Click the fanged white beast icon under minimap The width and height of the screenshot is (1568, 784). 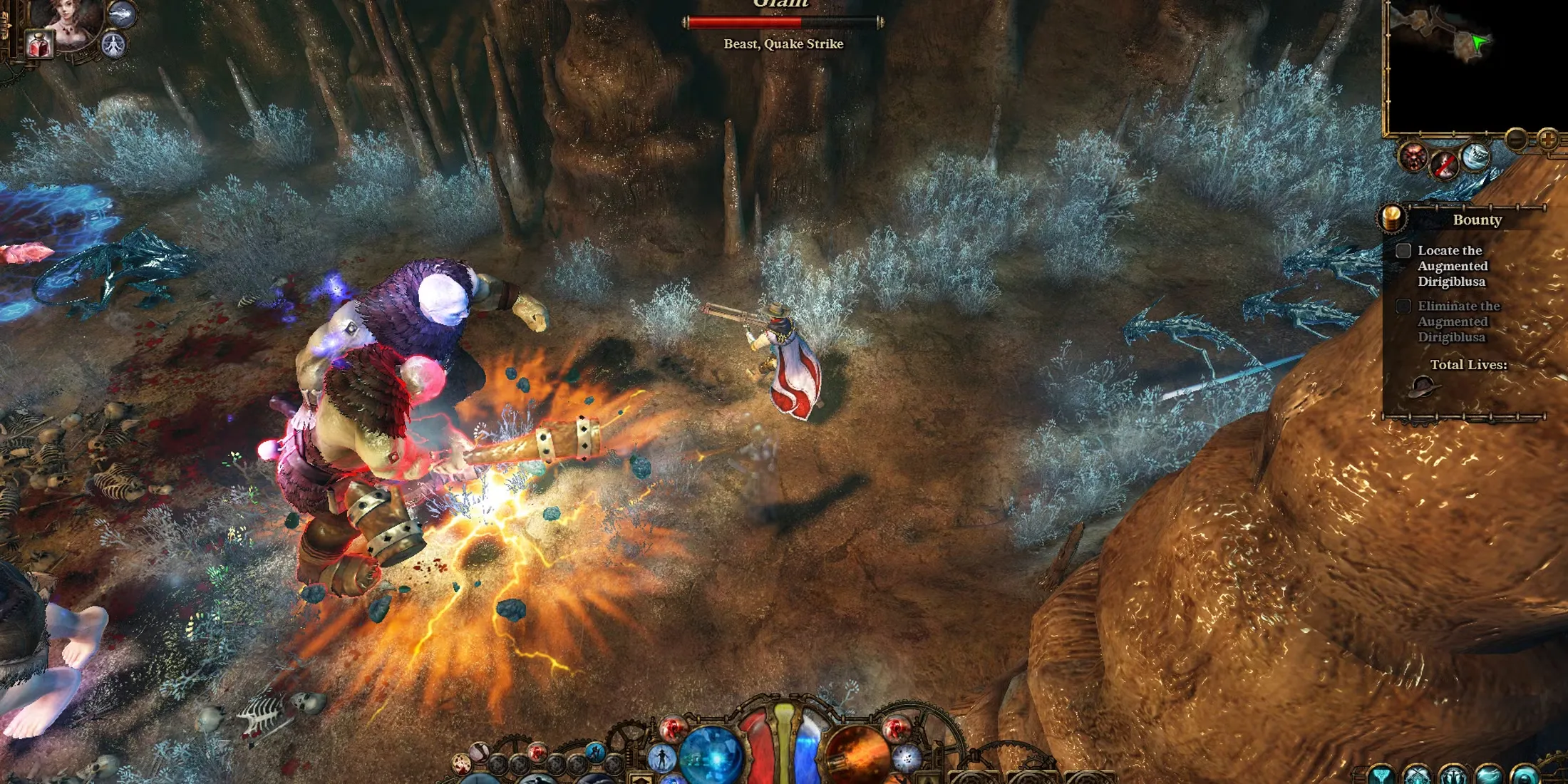point(1475,157)
